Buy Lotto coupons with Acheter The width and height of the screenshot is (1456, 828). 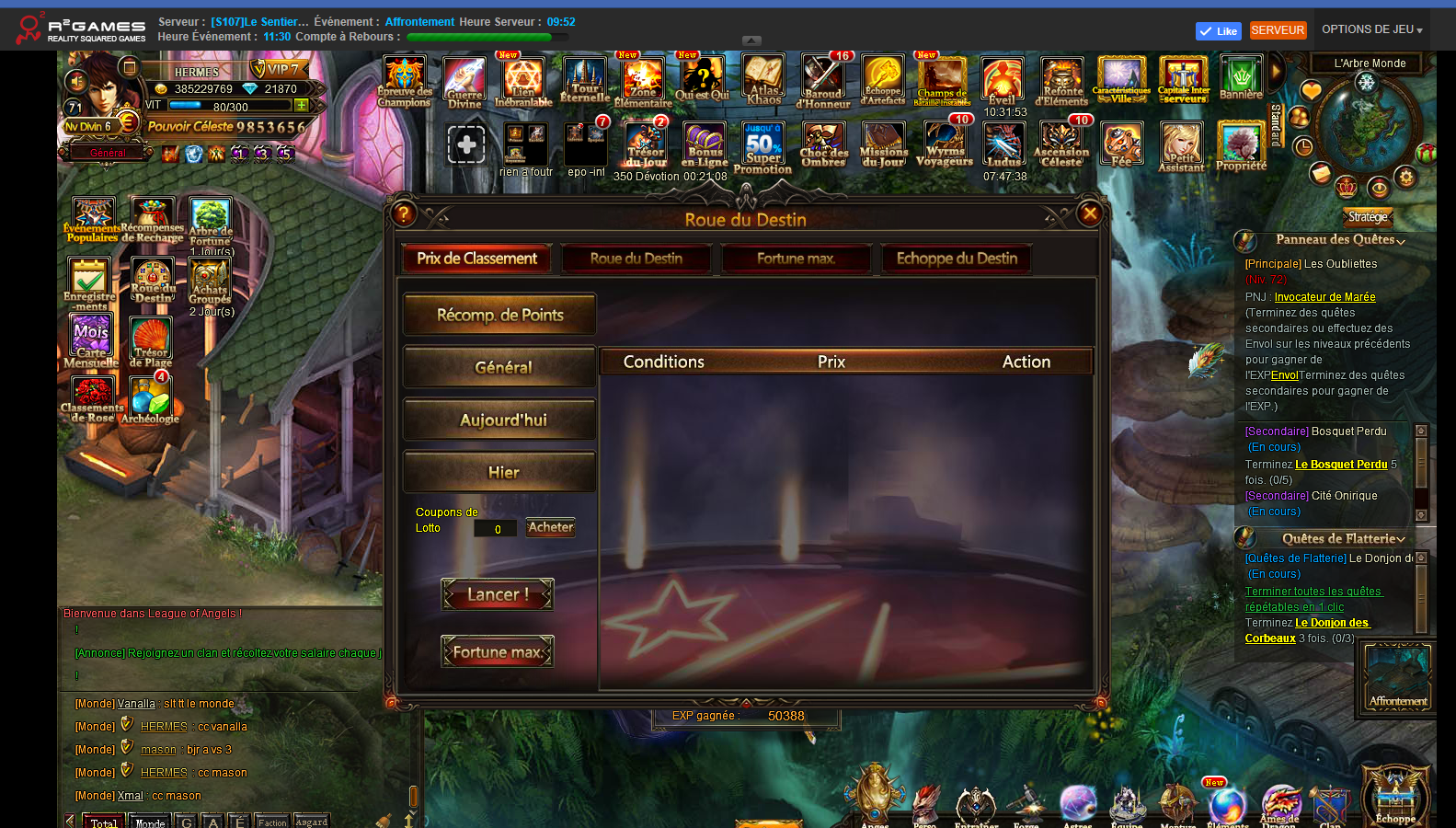pyautogui.click(x=550, y=527)
